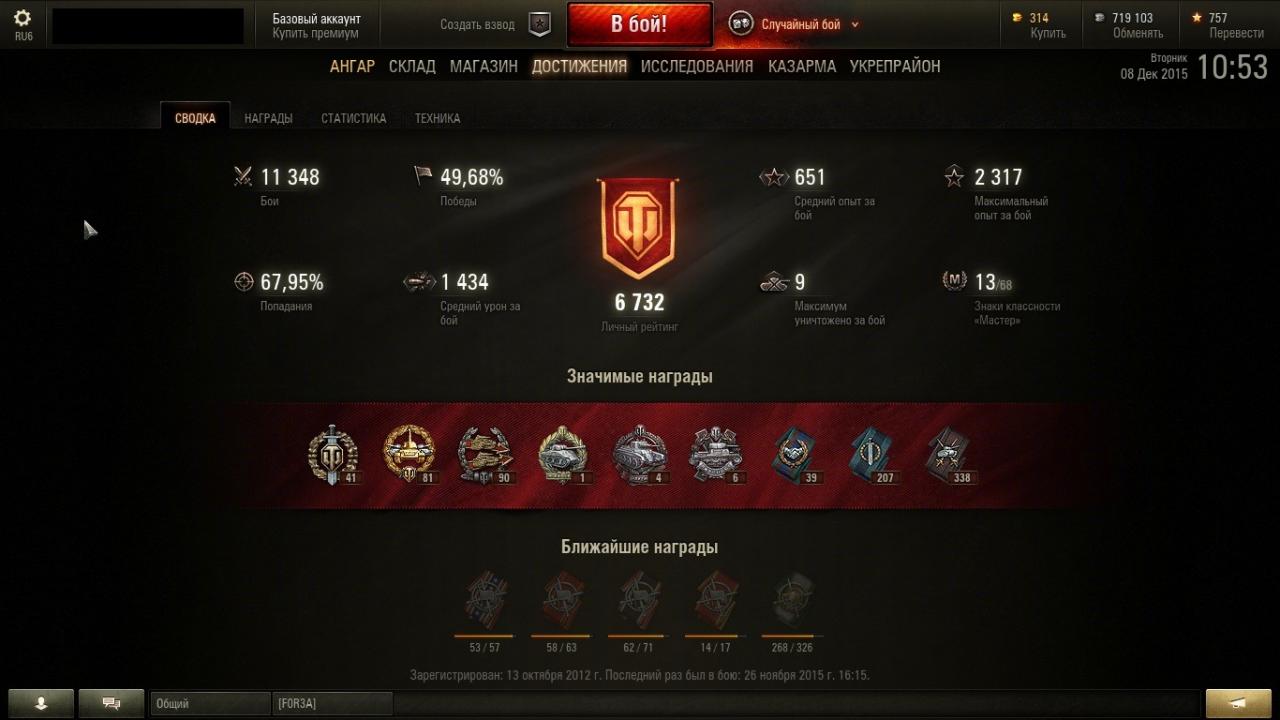
Task: Open the Исследования research menu
Action: 697,66
